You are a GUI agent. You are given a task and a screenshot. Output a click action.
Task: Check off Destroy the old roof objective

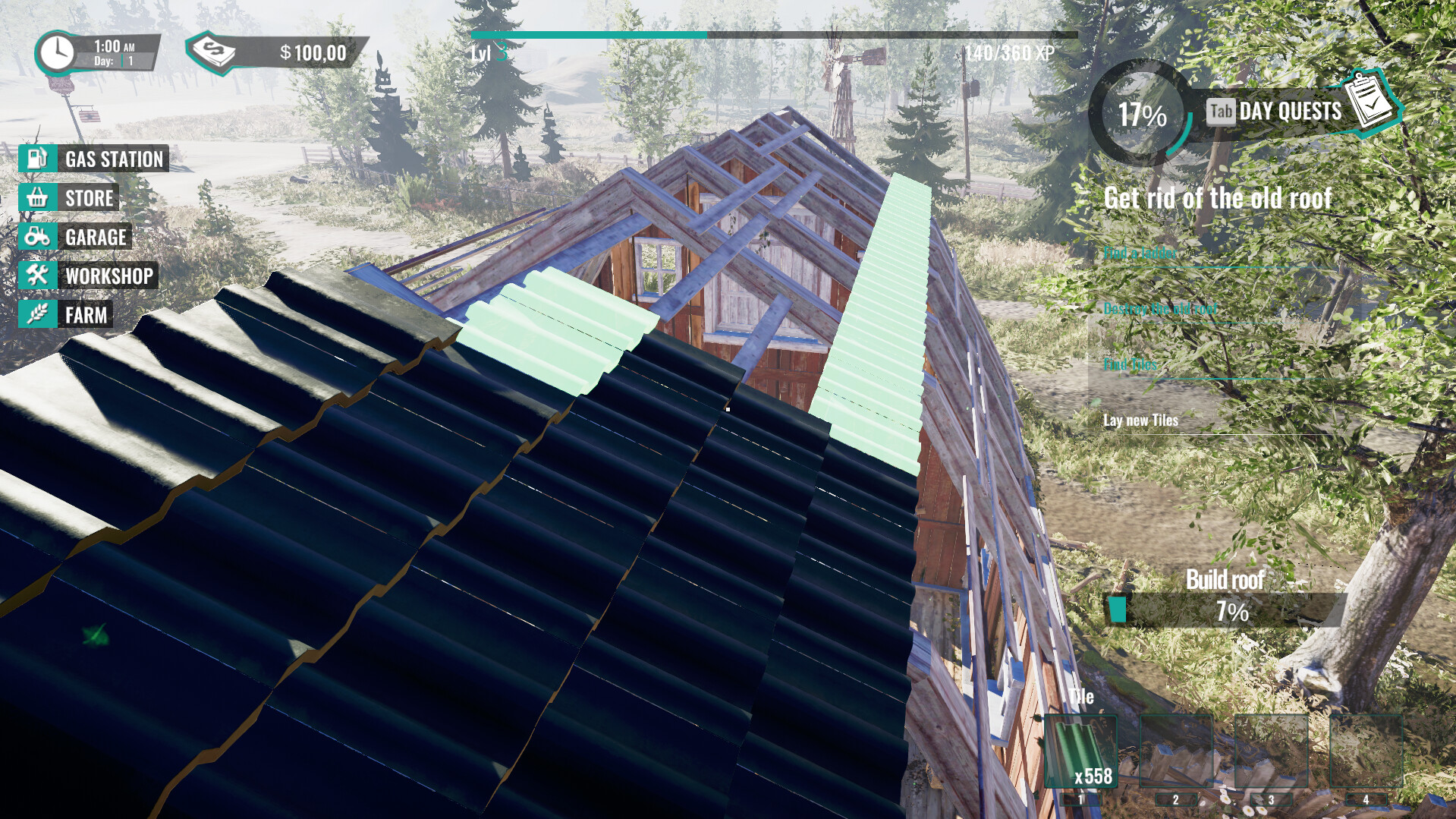pyautogui.click(x=1161, y=308)
